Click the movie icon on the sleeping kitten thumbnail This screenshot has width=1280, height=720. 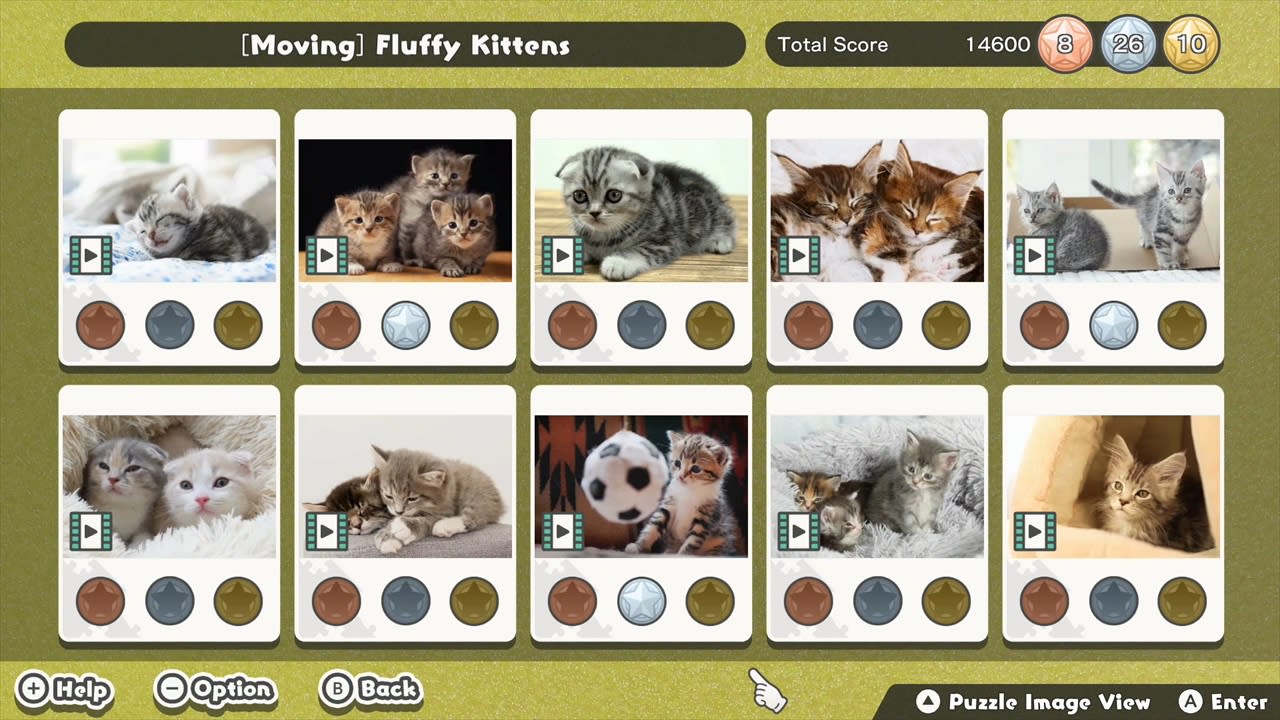91,255
